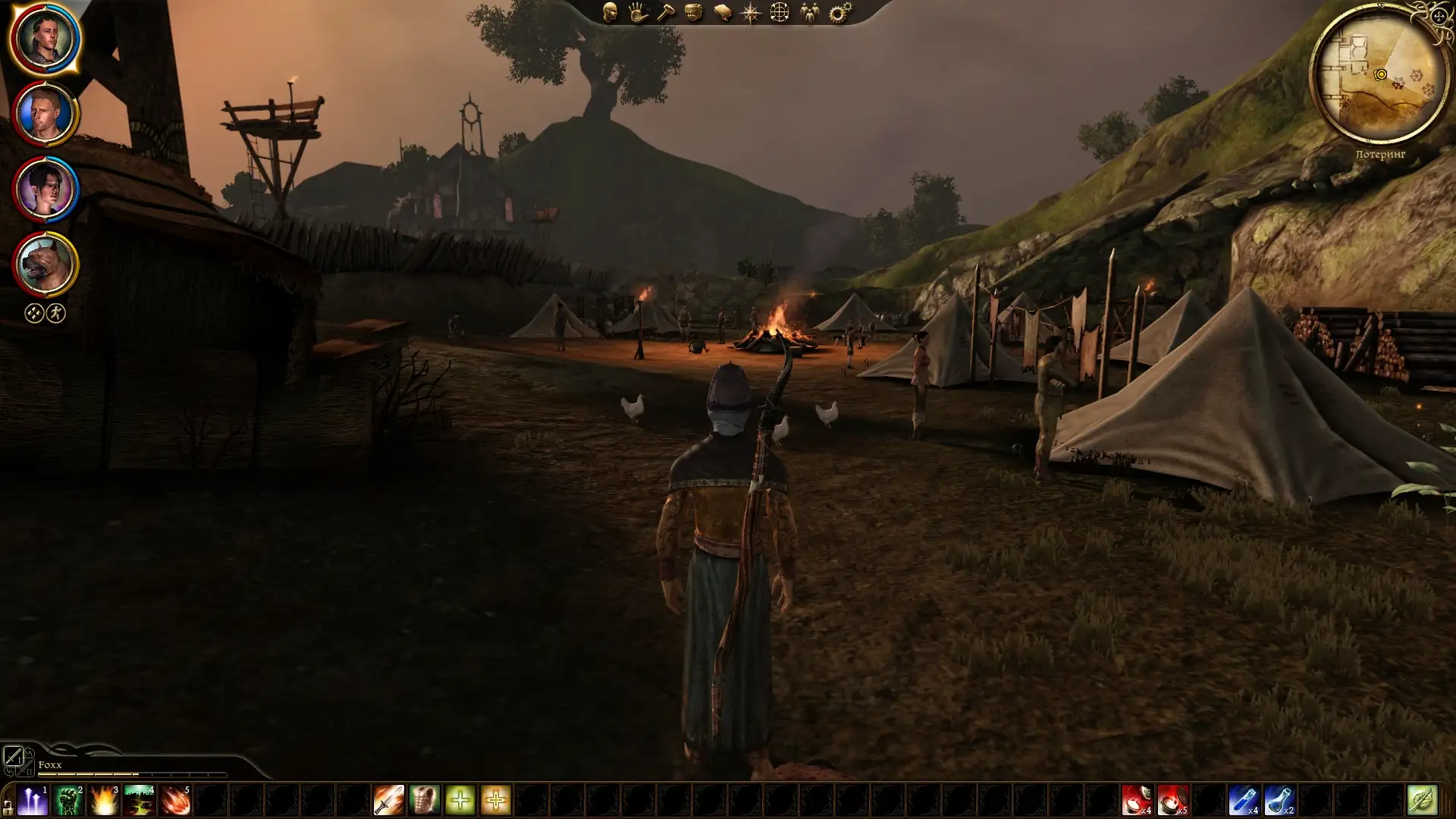The image size is (1456, 819).
Task: Select the dark-haired woman companion portrait
Action: click(45, 189)
